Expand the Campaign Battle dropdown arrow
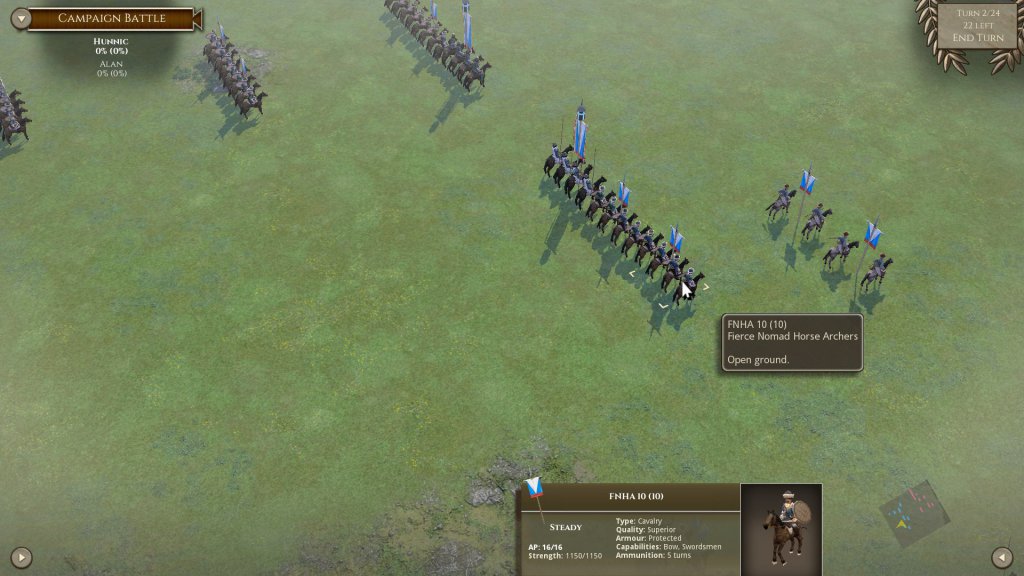Image resolution: width=1024 pixels, height=576 pixels. pyautogui.click(x=19, y=18)
